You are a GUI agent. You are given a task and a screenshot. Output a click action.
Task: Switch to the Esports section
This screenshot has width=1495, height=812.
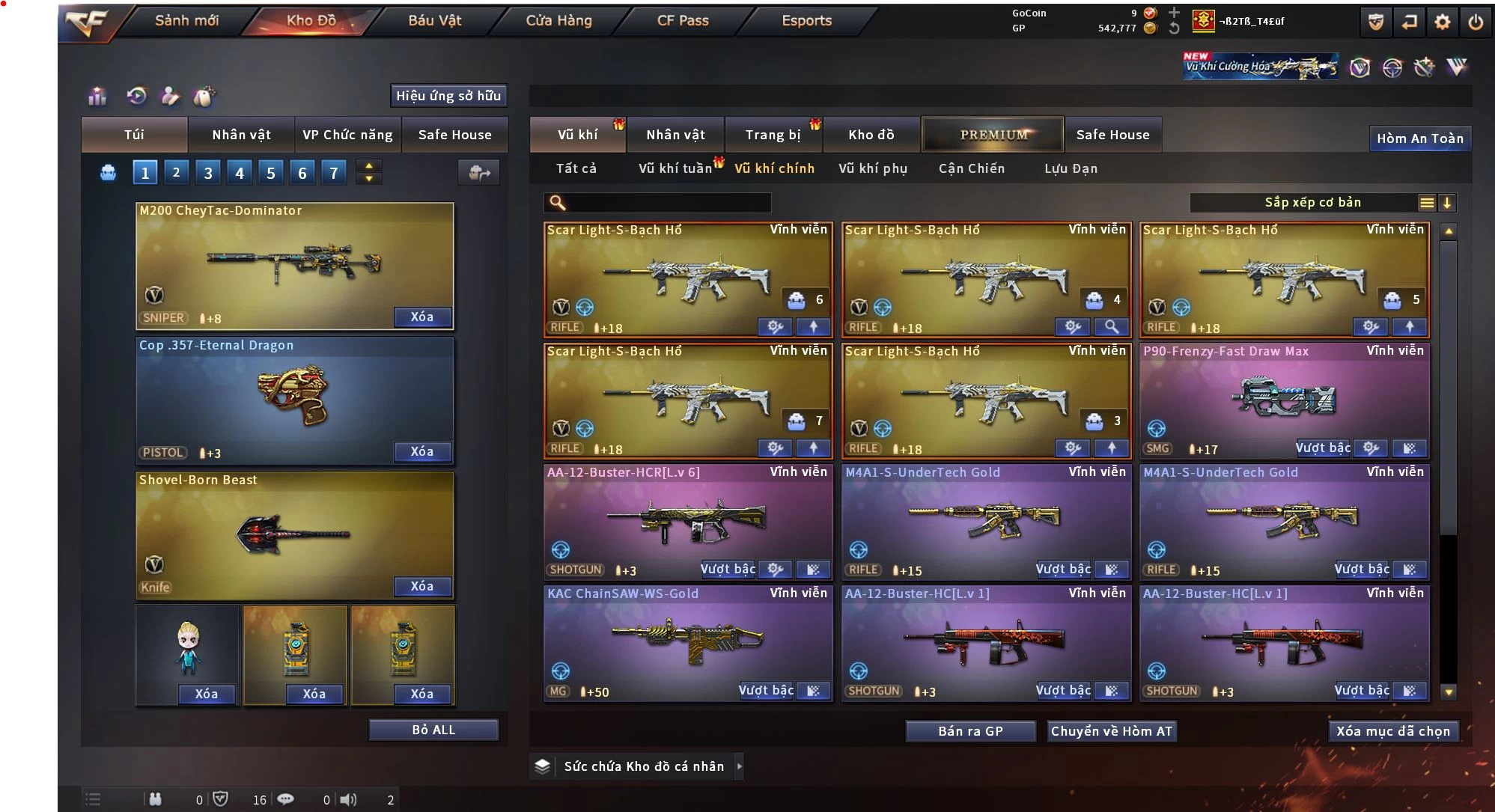tap(806, 21)
